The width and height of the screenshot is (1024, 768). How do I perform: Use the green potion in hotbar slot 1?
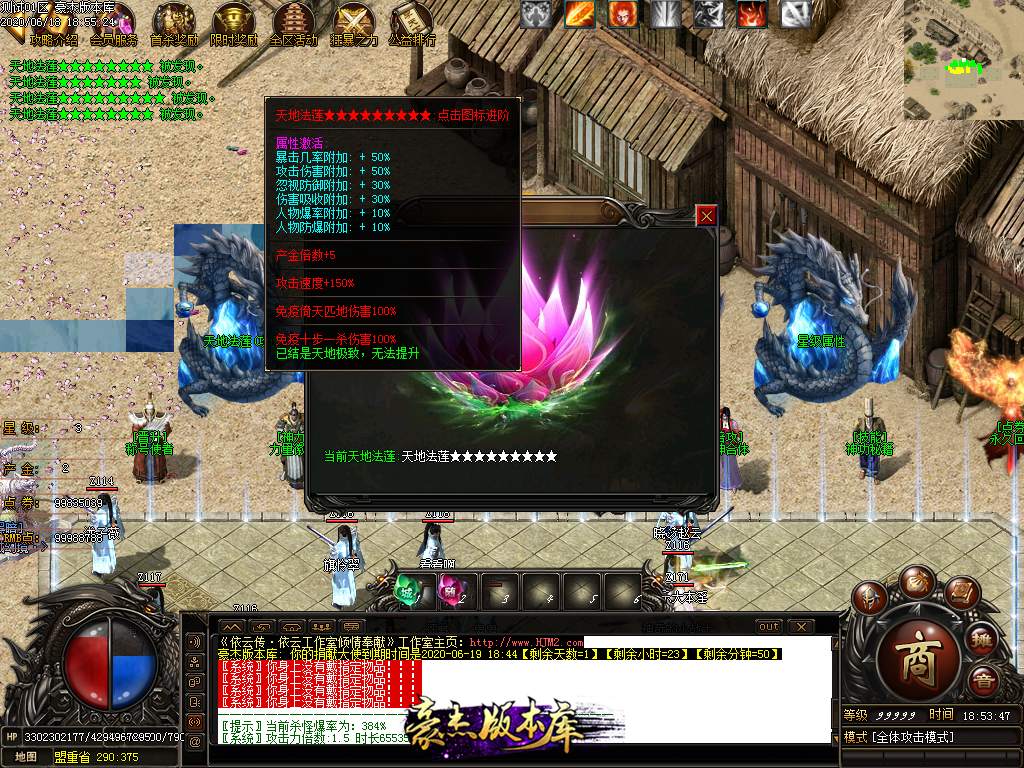[x=407, y=591]
